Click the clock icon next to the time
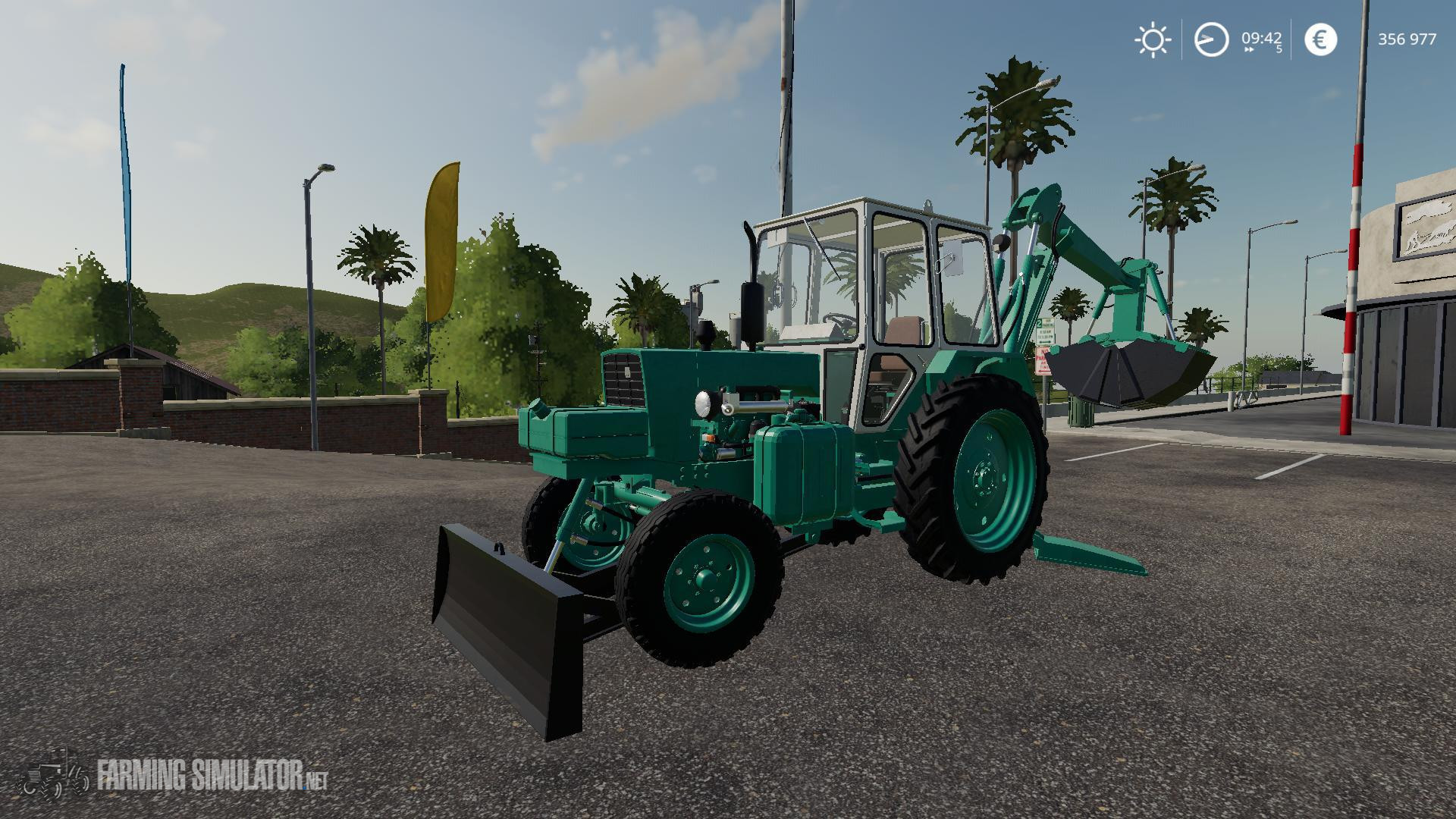This screenshot has height=819, width=1456. tap(1211, 39)
